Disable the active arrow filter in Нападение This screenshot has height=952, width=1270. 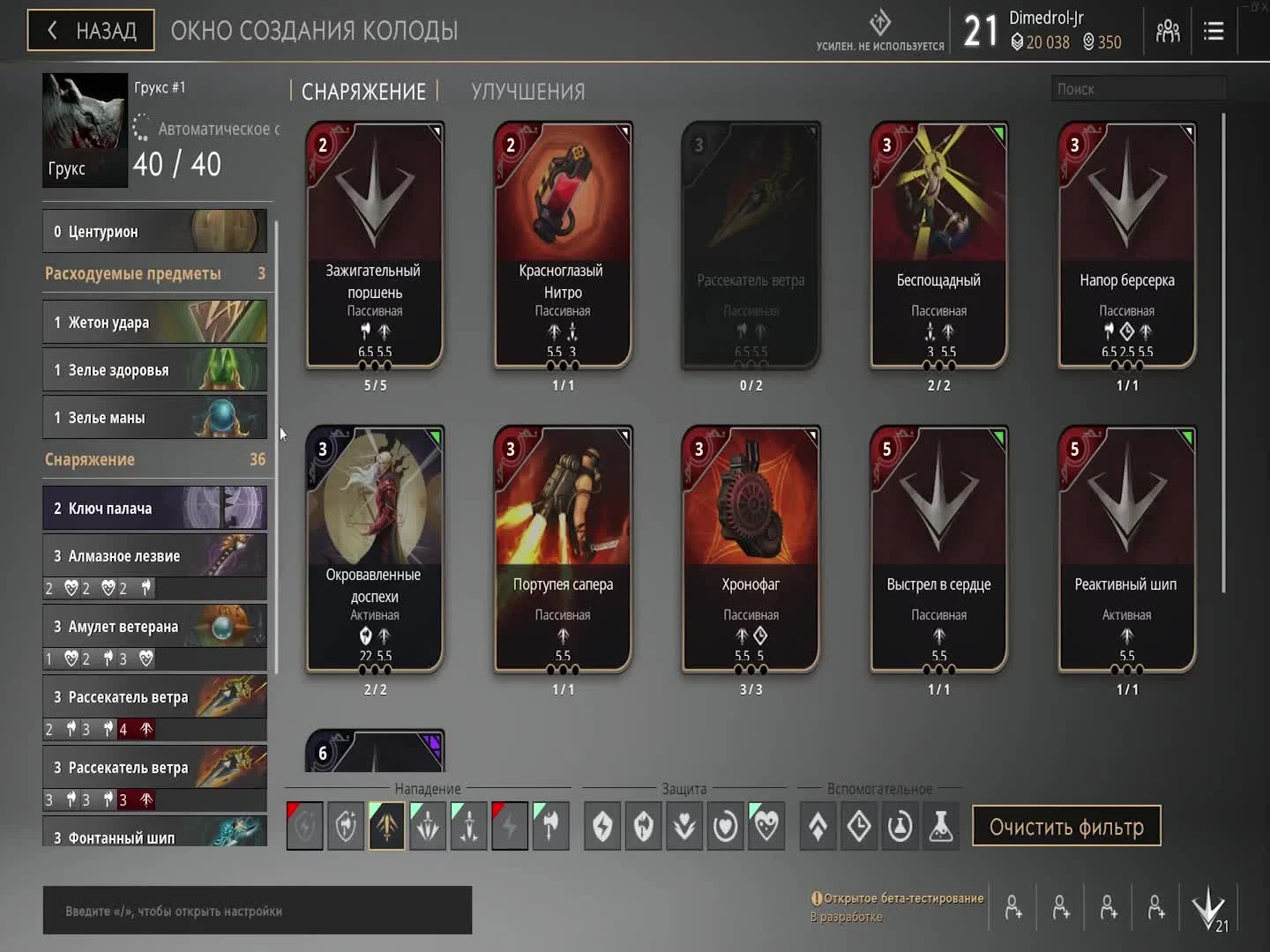pyautogui.click(x=386, y=826)
